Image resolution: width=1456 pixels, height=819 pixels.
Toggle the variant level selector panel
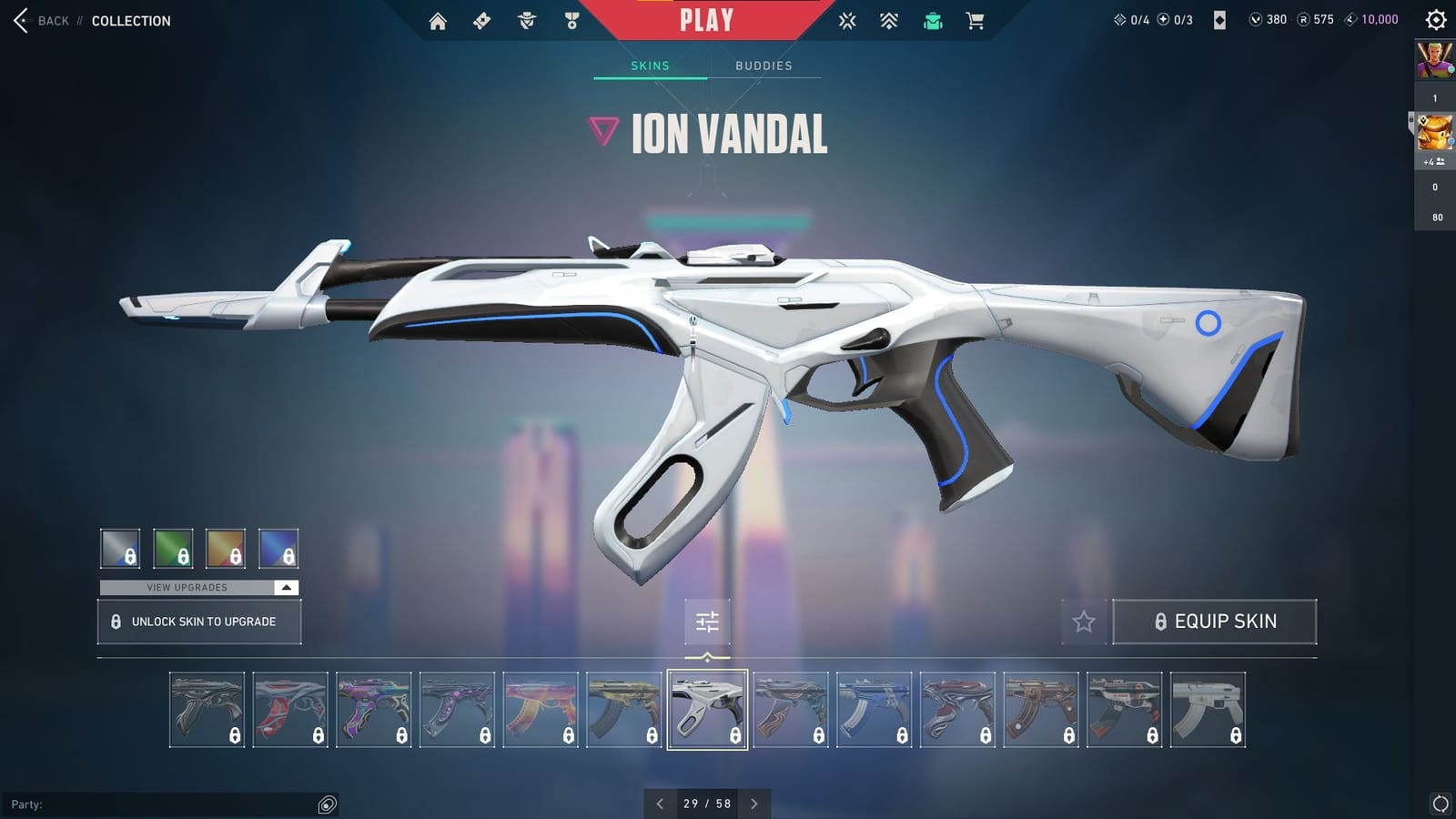pyautogui.click(x=708, y=622)
